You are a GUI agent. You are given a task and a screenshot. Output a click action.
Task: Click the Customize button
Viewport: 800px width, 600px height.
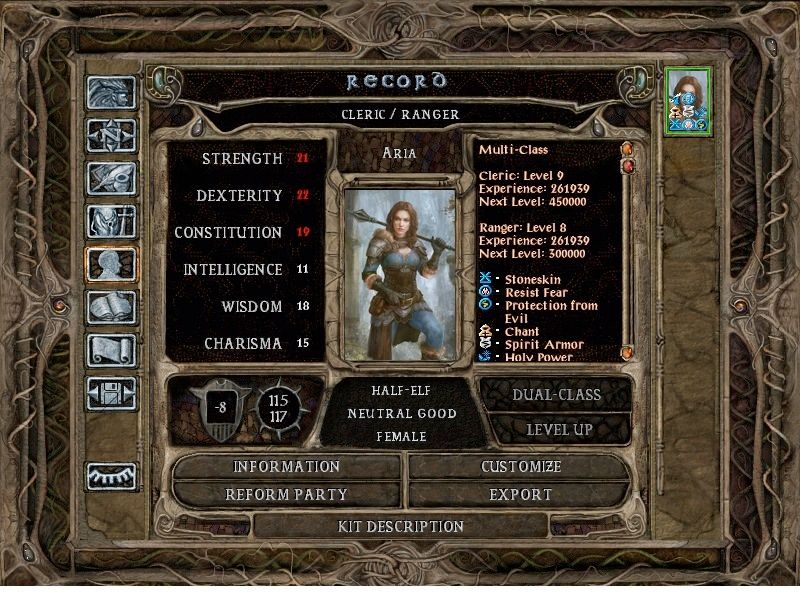520,467
